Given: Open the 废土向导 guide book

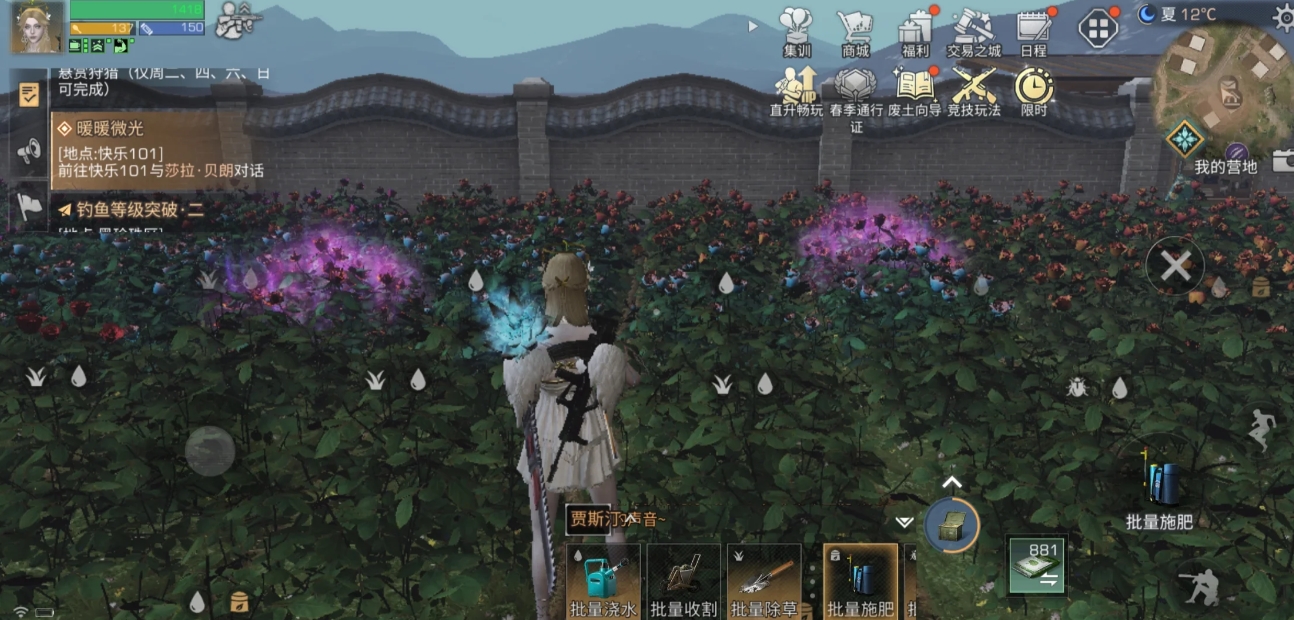Looking at the screenshot, I should tap(914, 88).
